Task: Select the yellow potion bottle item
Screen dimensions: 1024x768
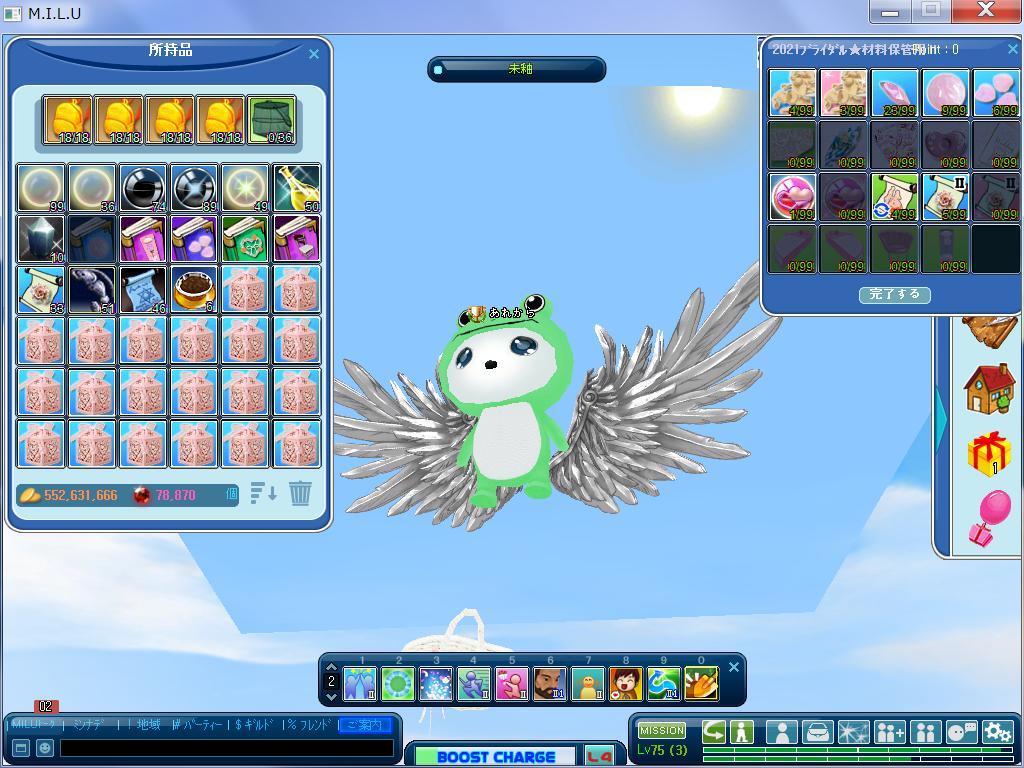Action: pyautogui.click(x=297, y=188)
